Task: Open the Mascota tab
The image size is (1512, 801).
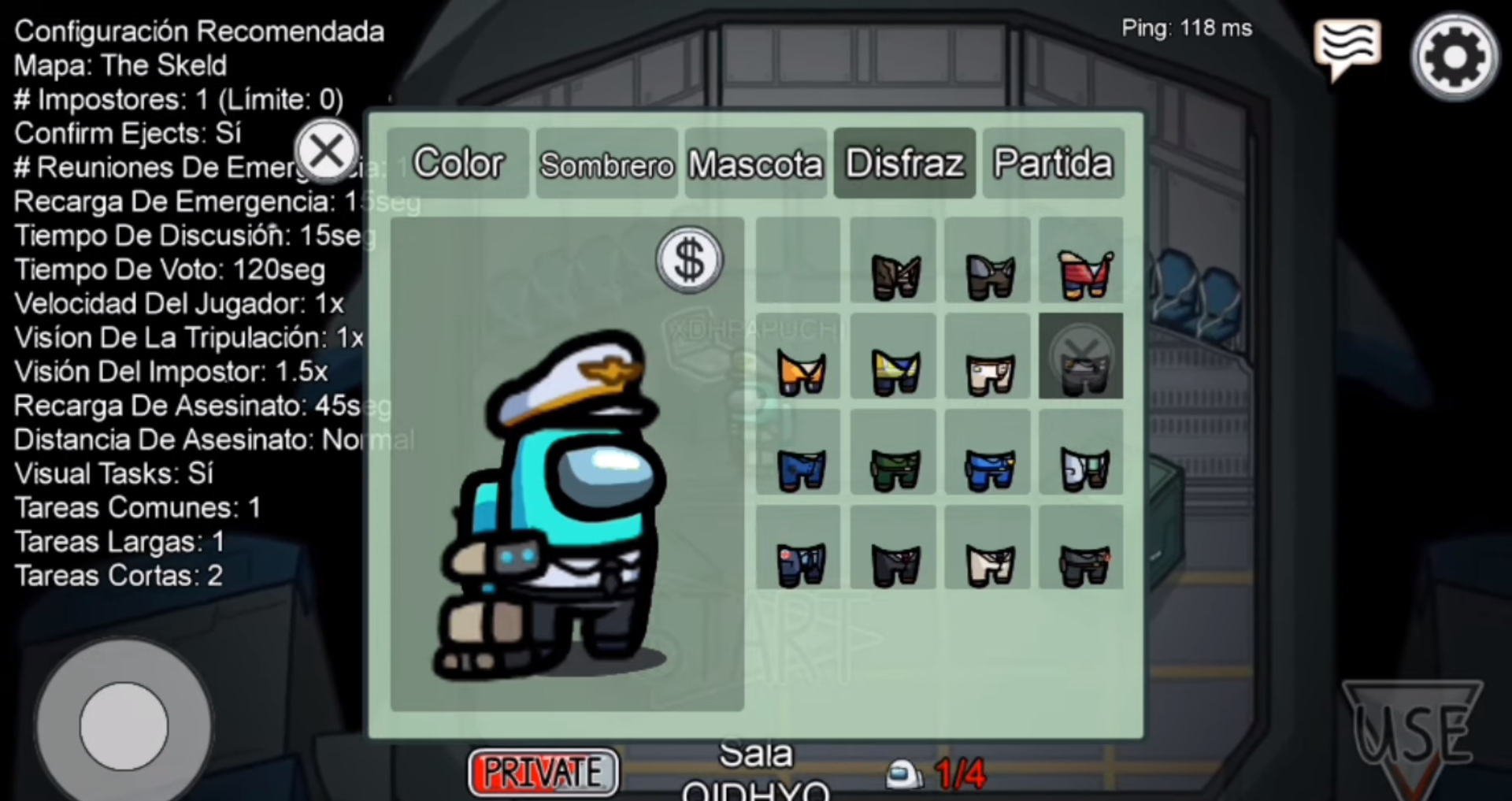Action: 755,163
